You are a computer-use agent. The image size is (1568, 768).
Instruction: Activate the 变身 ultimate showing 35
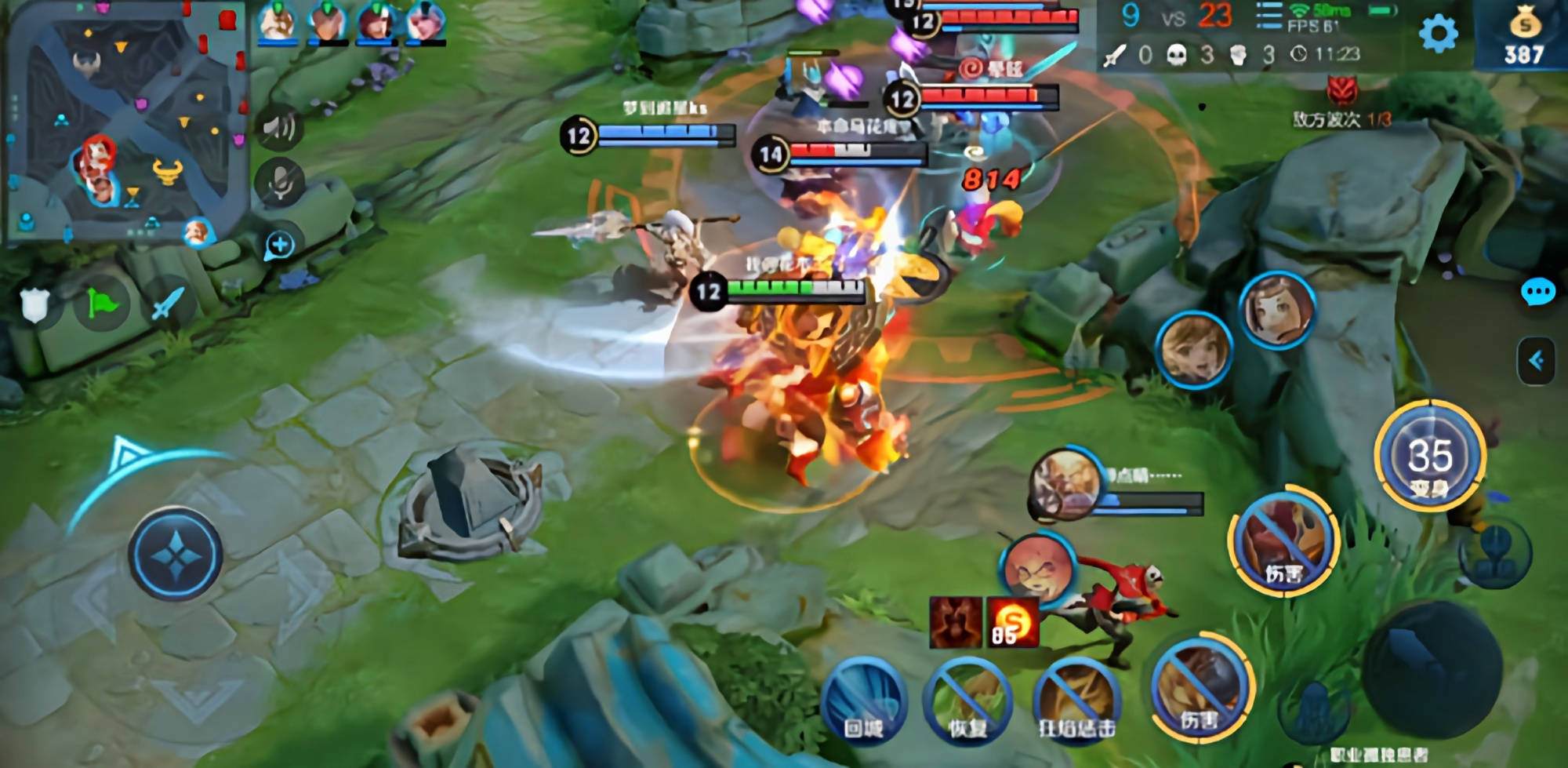(1430, 457)
